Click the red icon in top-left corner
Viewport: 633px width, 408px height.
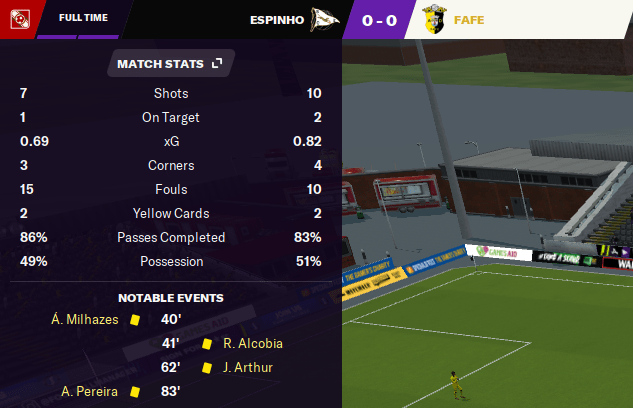pyautogui.click(x=18, y=18)
